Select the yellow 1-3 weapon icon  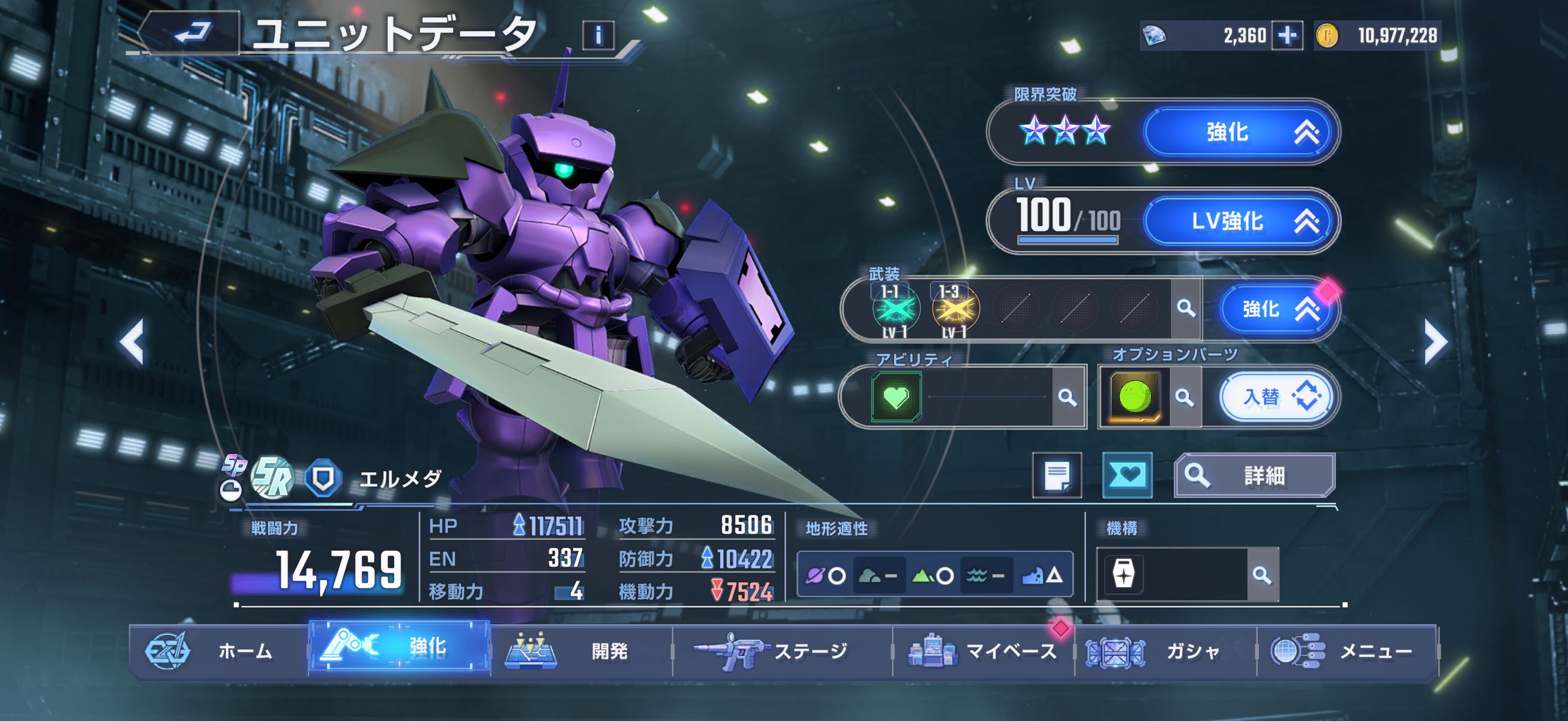coord(956,309)
